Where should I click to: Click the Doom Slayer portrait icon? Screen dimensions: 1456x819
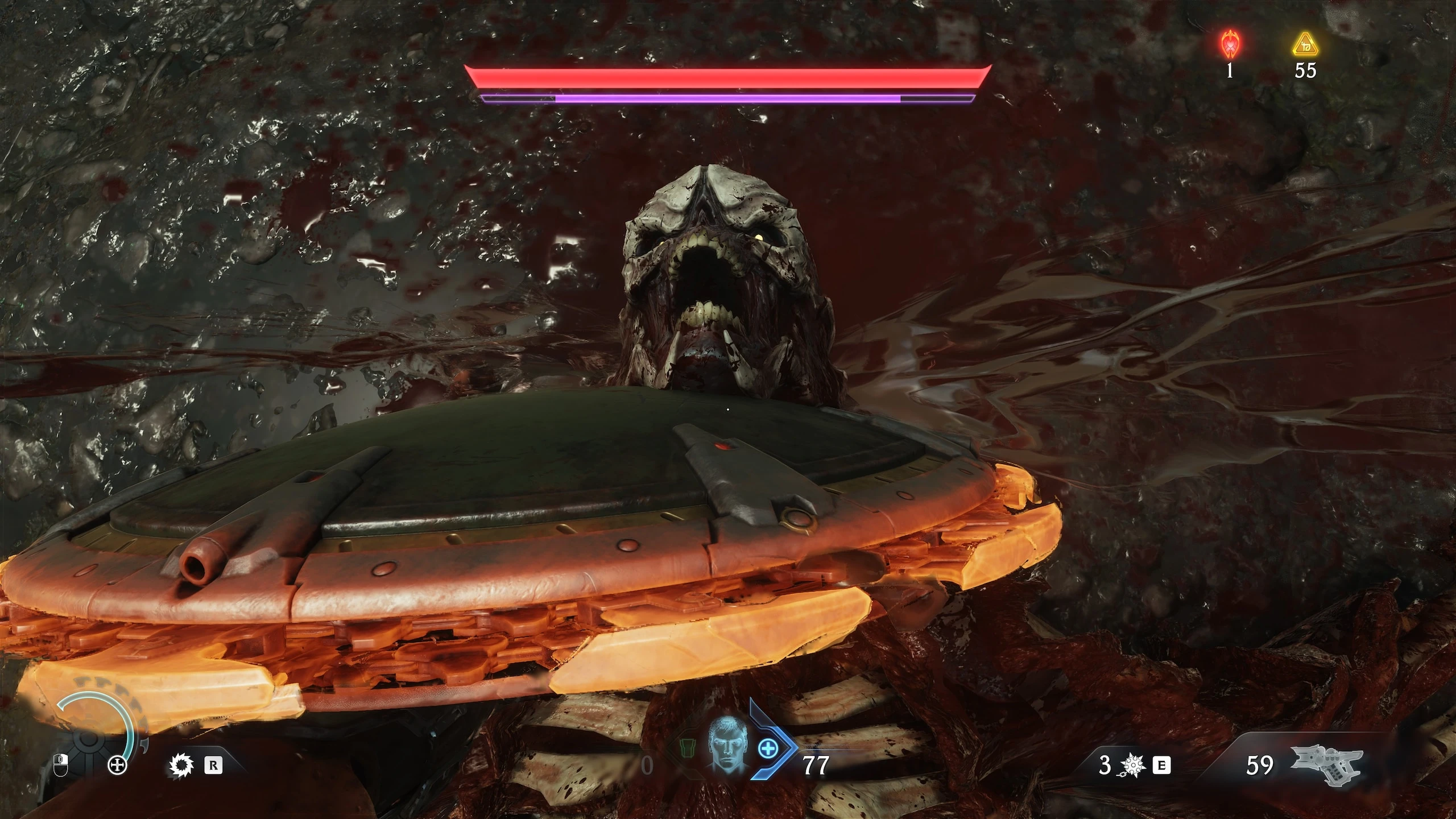click(728, 748)
